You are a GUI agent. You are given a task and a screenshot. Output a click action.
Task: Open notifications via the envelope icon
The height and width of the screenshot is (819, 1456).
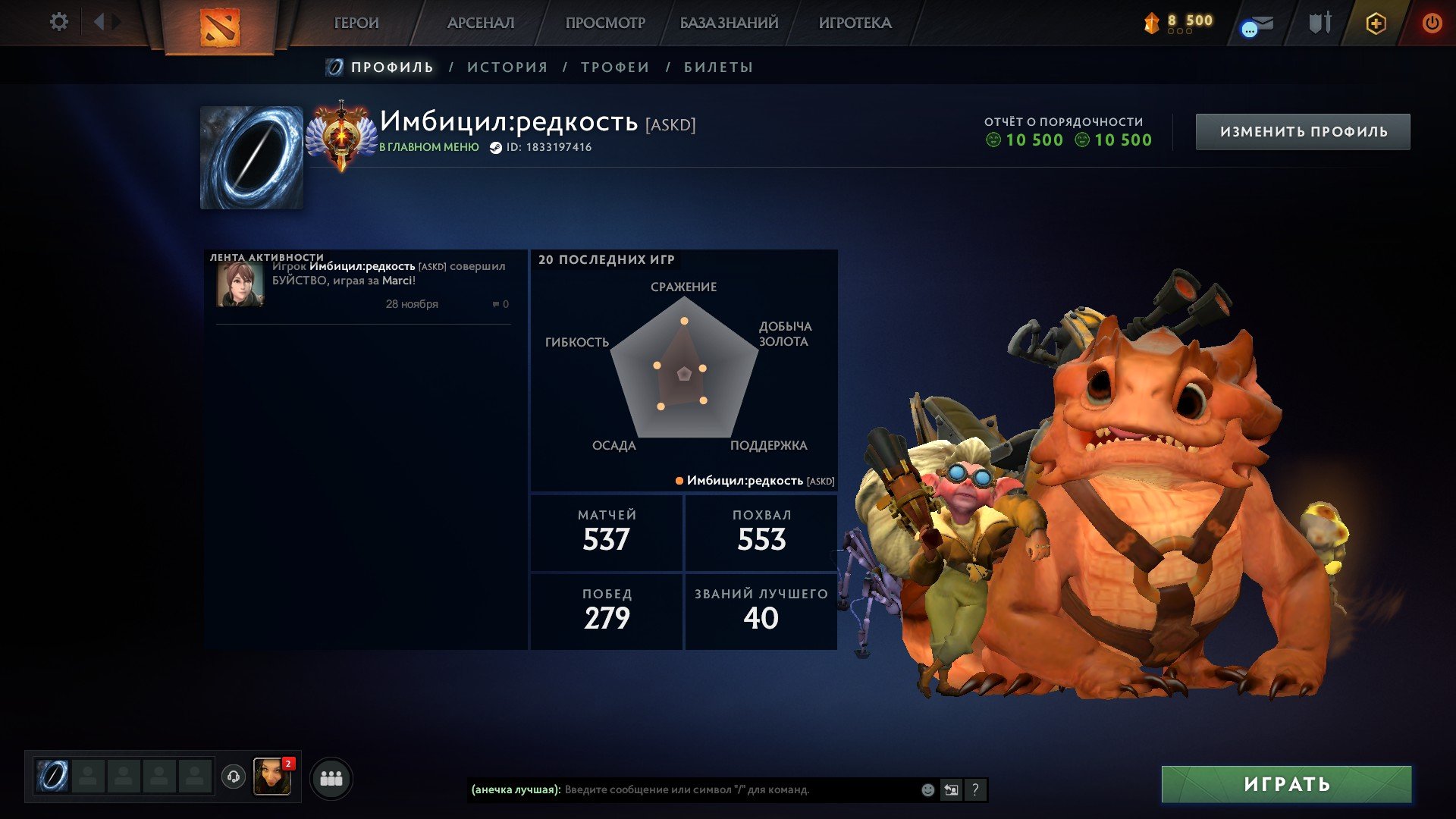pyautogui.click(x=1257, y=23)
